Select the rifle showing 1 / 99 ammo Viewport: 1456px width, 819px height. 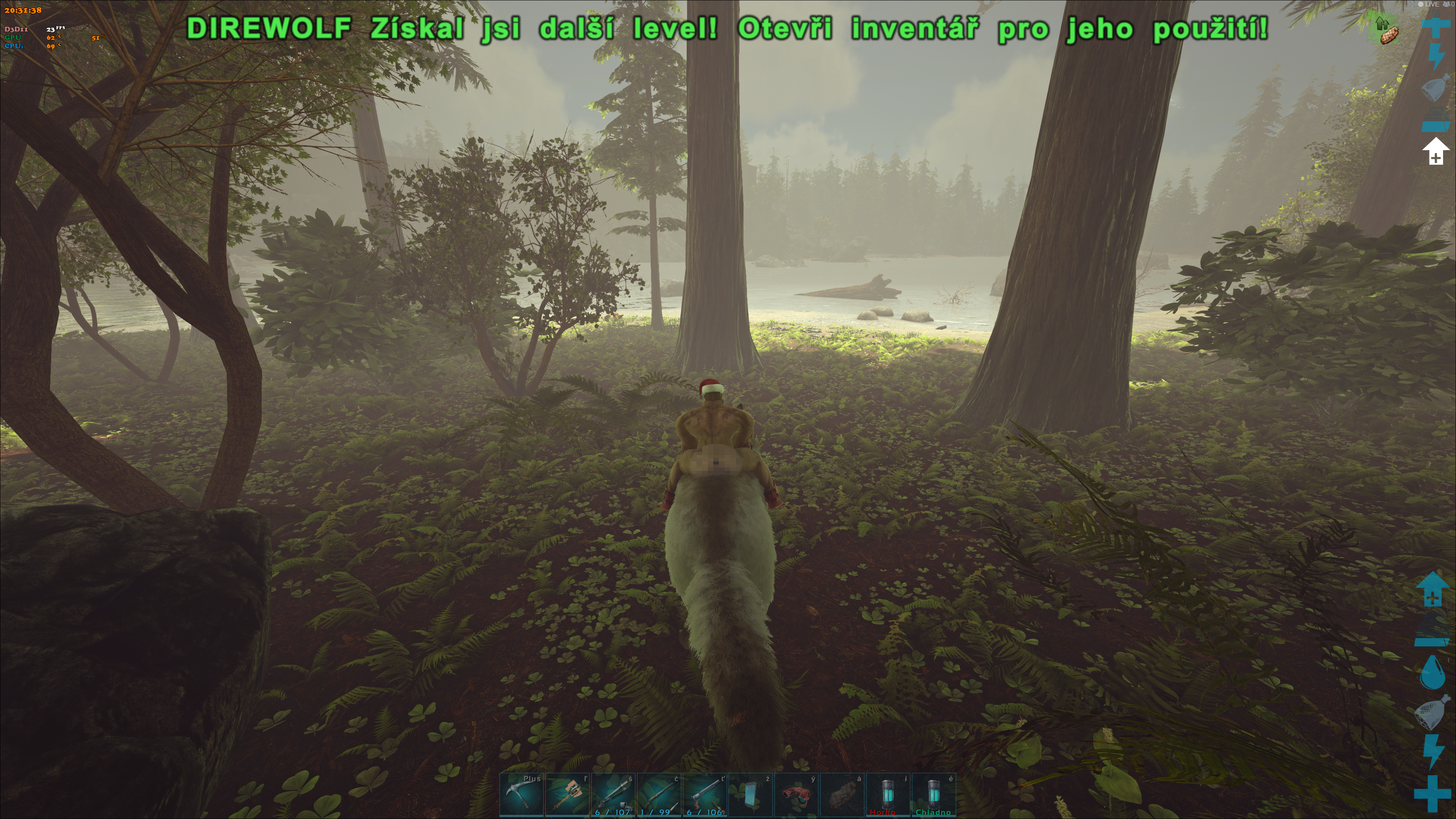pos(659,795)
